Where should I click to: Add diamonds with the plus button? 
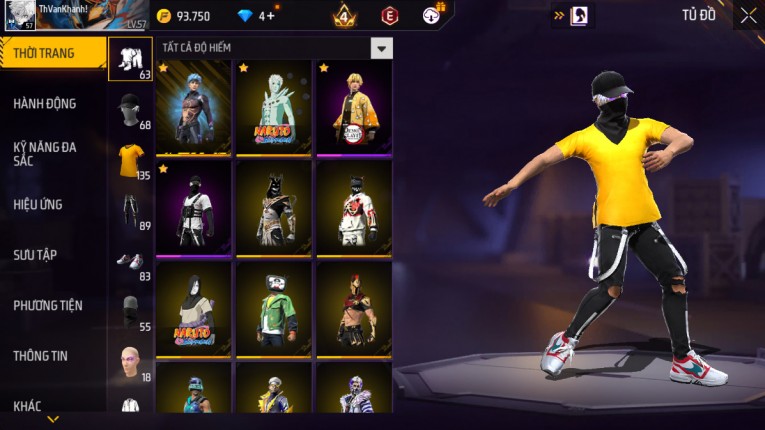(271, 16)
